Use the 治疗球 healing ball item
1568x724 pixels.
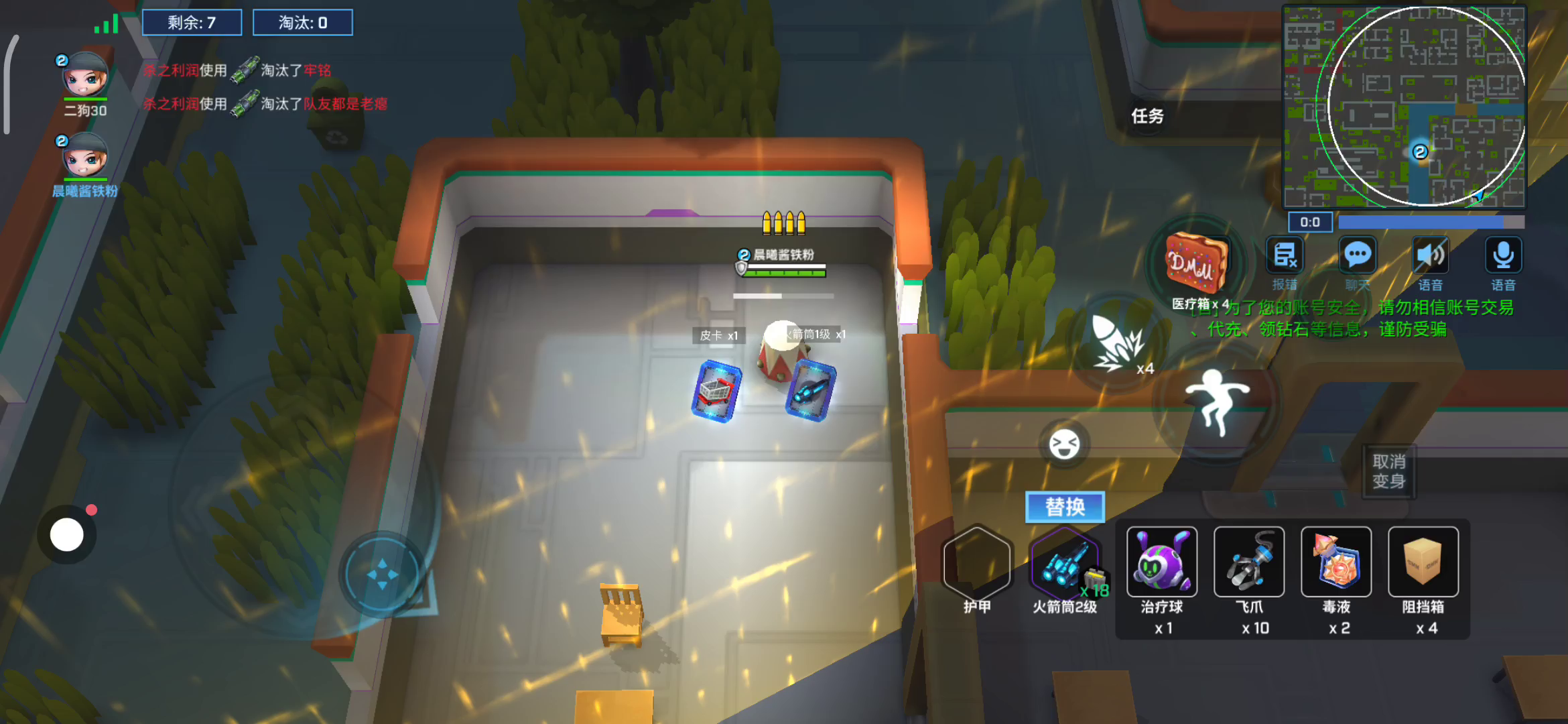coord(1161,562)
